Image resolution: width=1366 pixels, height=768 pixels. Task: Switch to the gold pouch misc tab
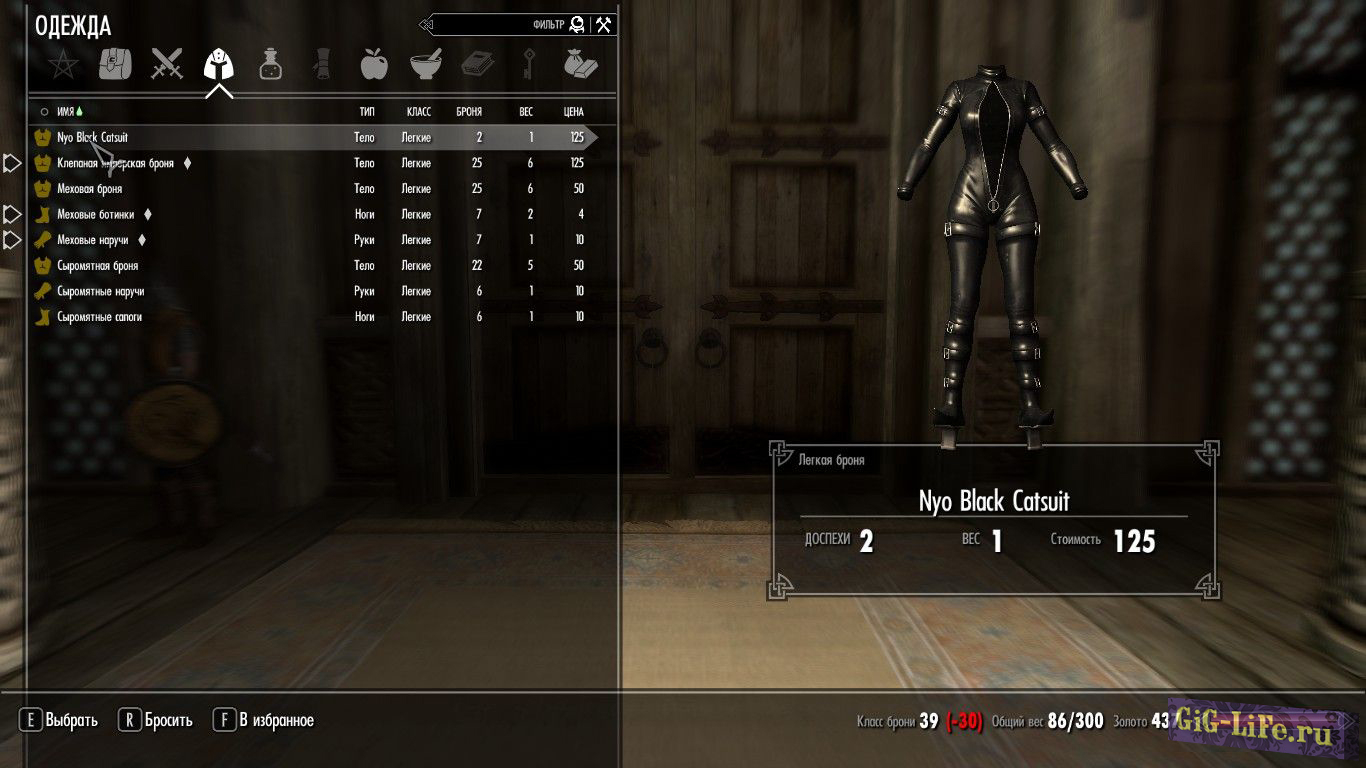[x=580, y=65]
